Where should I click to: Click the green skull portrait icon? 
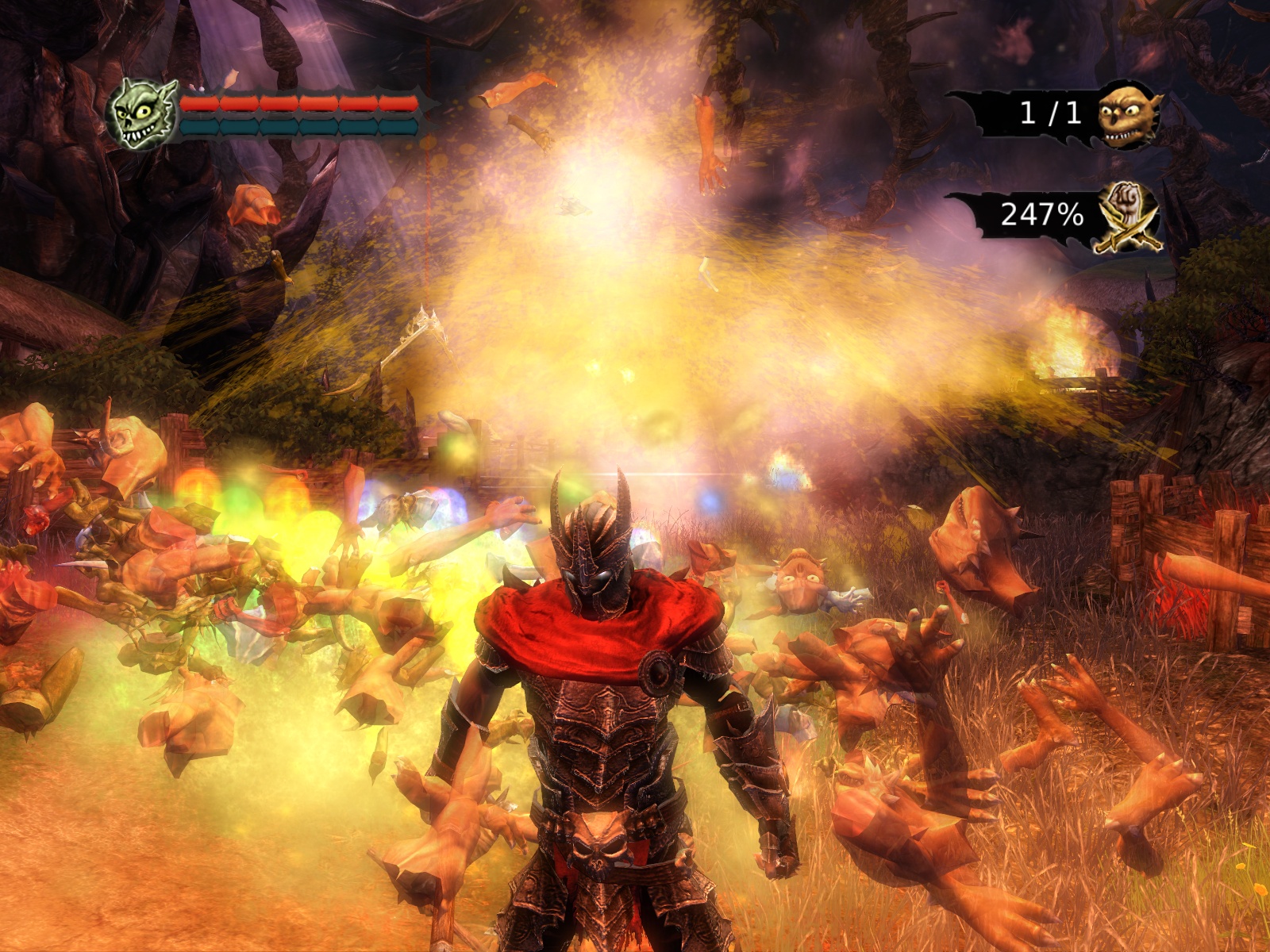[x=142, y=114]
